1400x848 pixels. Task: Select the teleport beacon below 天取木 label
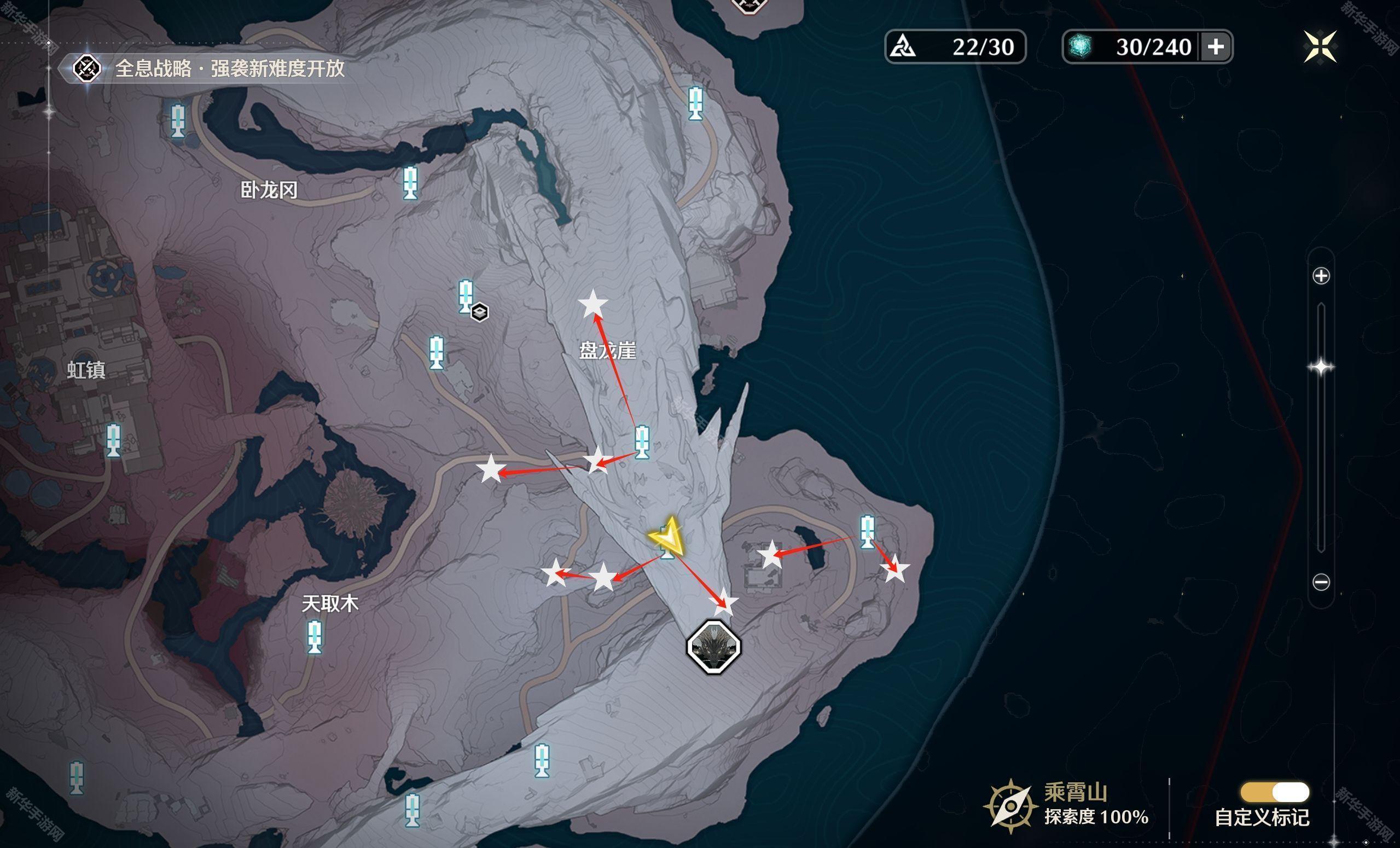(x=315, y=636)
